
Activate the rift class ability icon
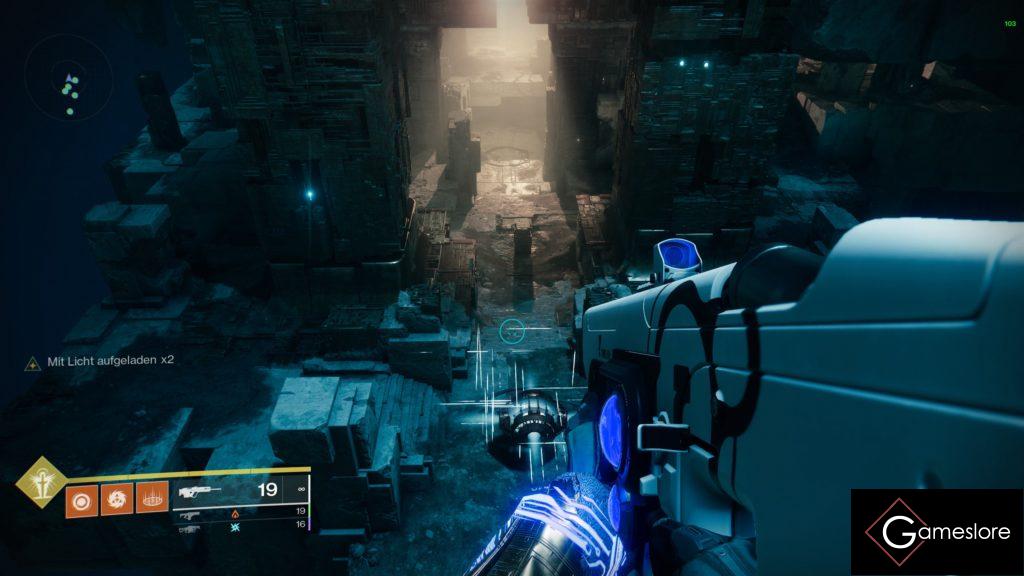pyautogui.click(x=150, y=498)
